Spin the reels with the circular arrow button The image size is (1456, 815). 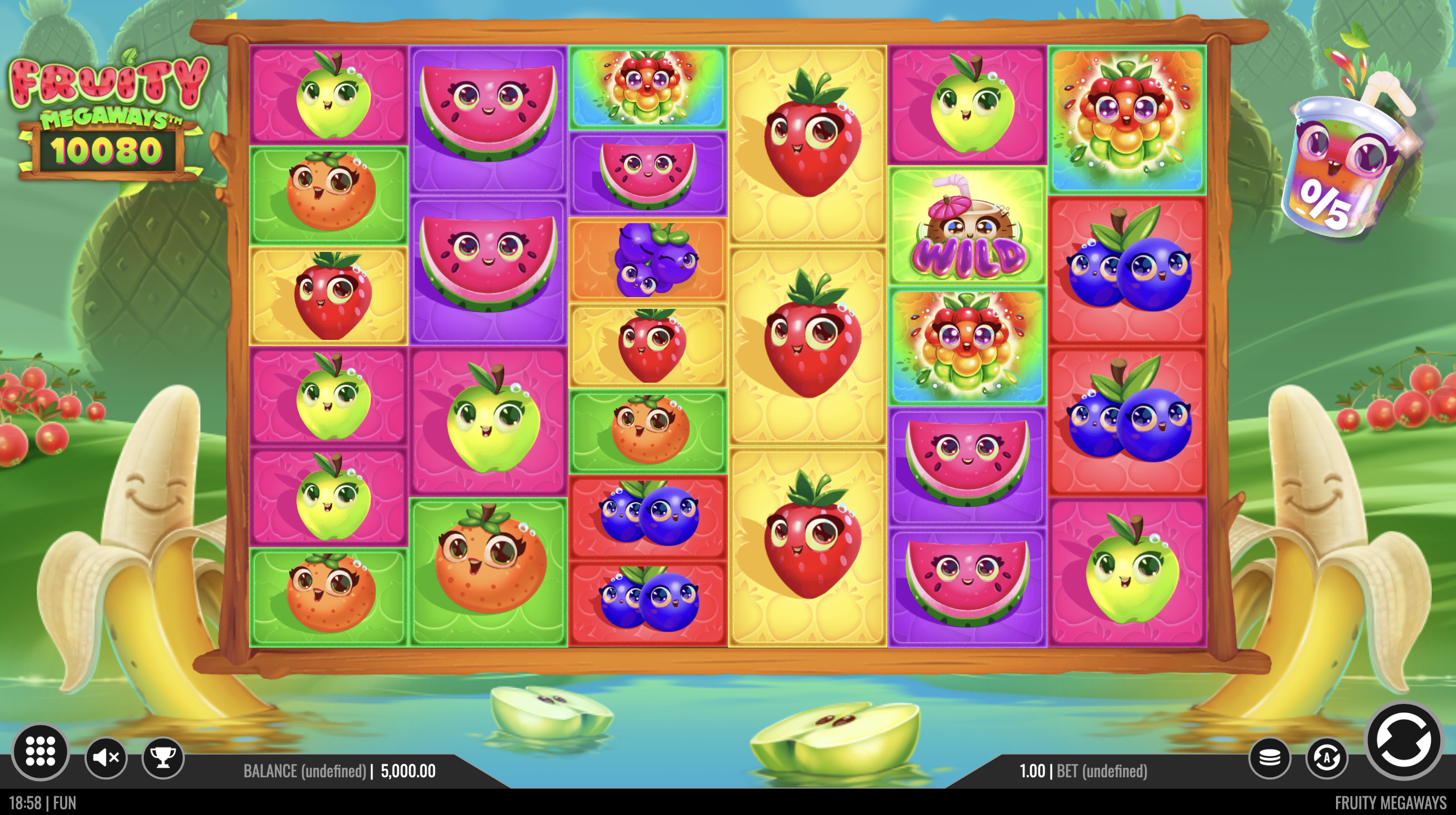tap(1403, 741)
